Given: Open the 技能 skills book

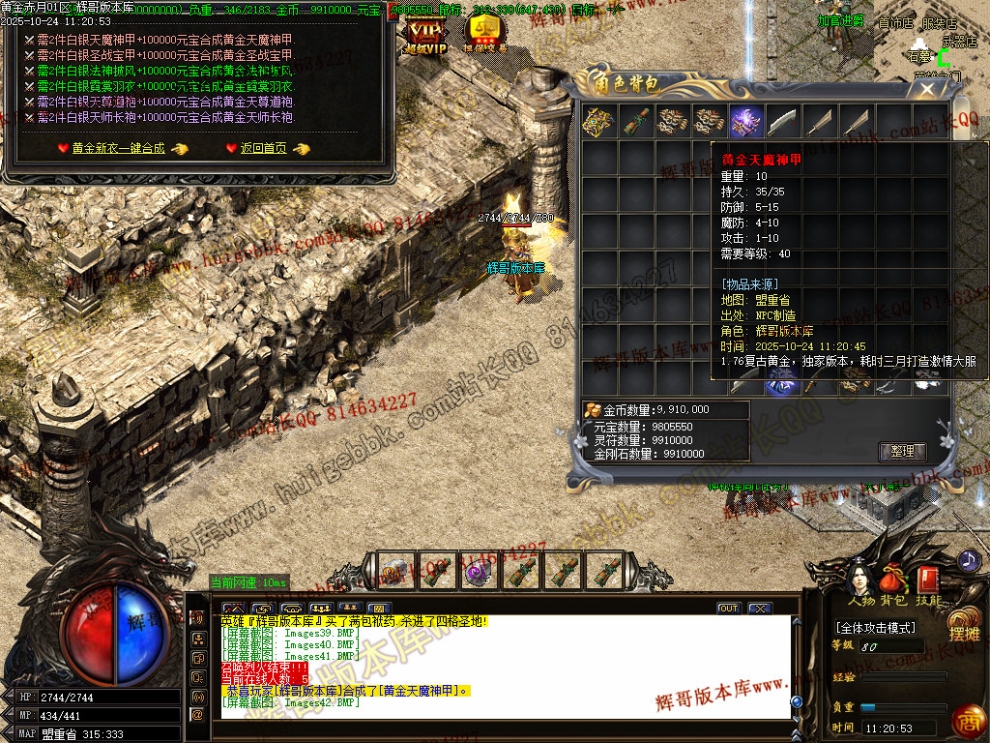Looking at the screenshot, I should (x=928, y=583).
